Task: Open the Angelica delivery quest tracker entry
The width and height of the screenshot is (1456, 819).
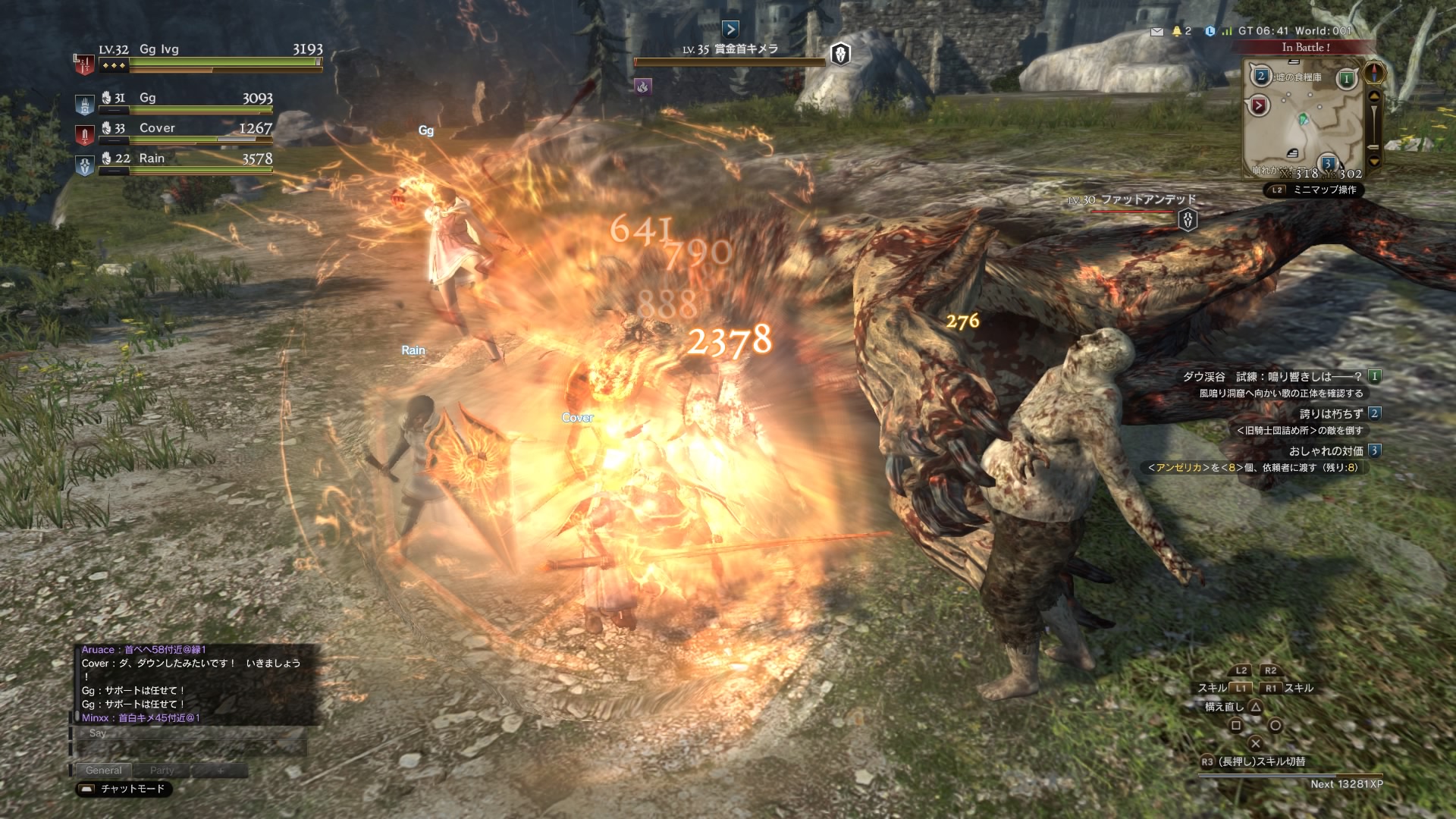Action: (1255, 468)
